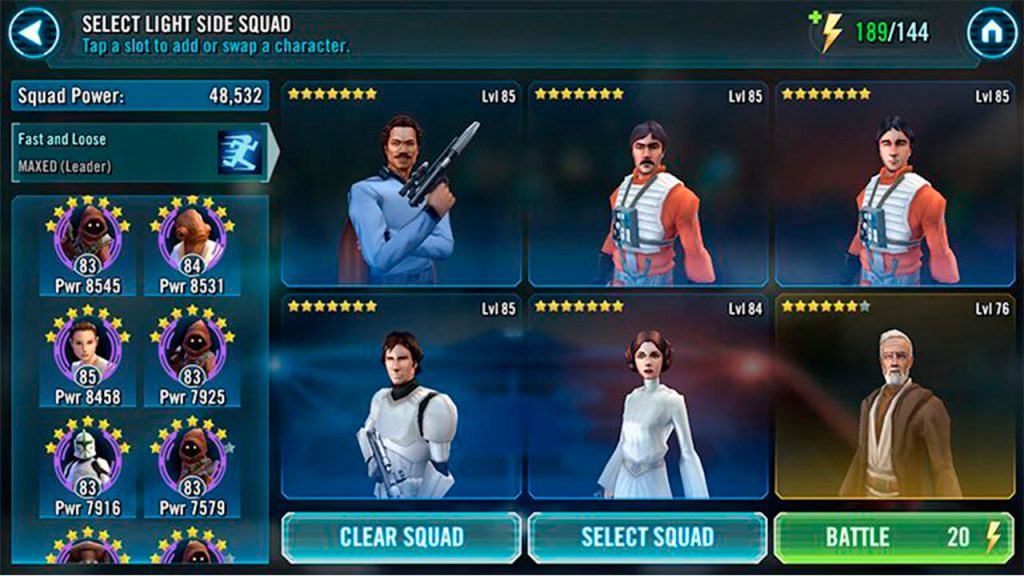
Task: Return to the home screen
Action: pyautogui.click(x=991, y=33)
